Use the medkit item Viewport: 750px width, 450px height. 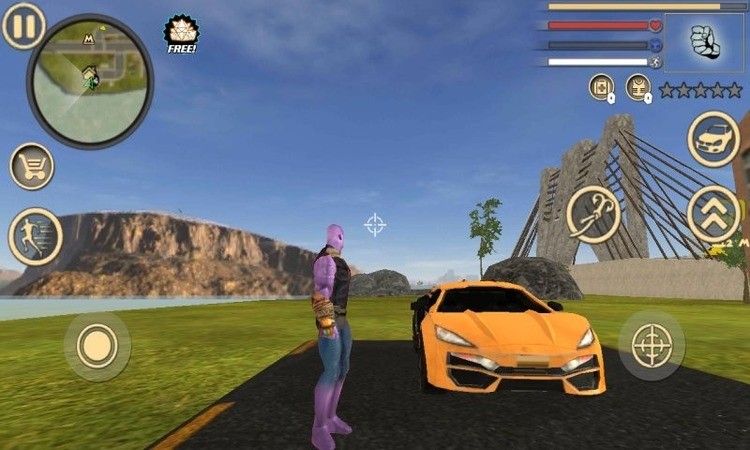(601, 87)
